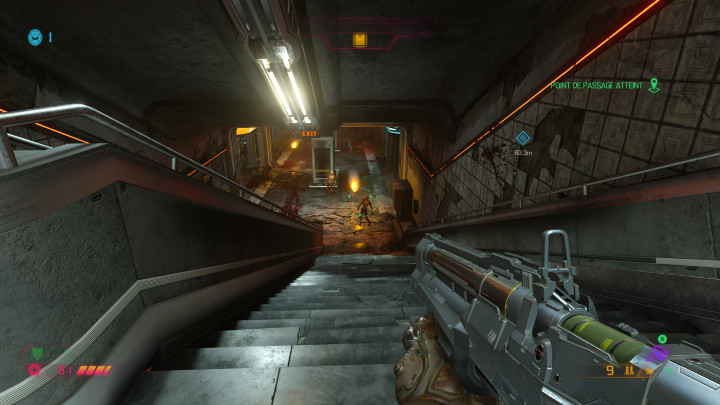
Task: Select the purple weapon mod icon
Action: click(656, 355)
